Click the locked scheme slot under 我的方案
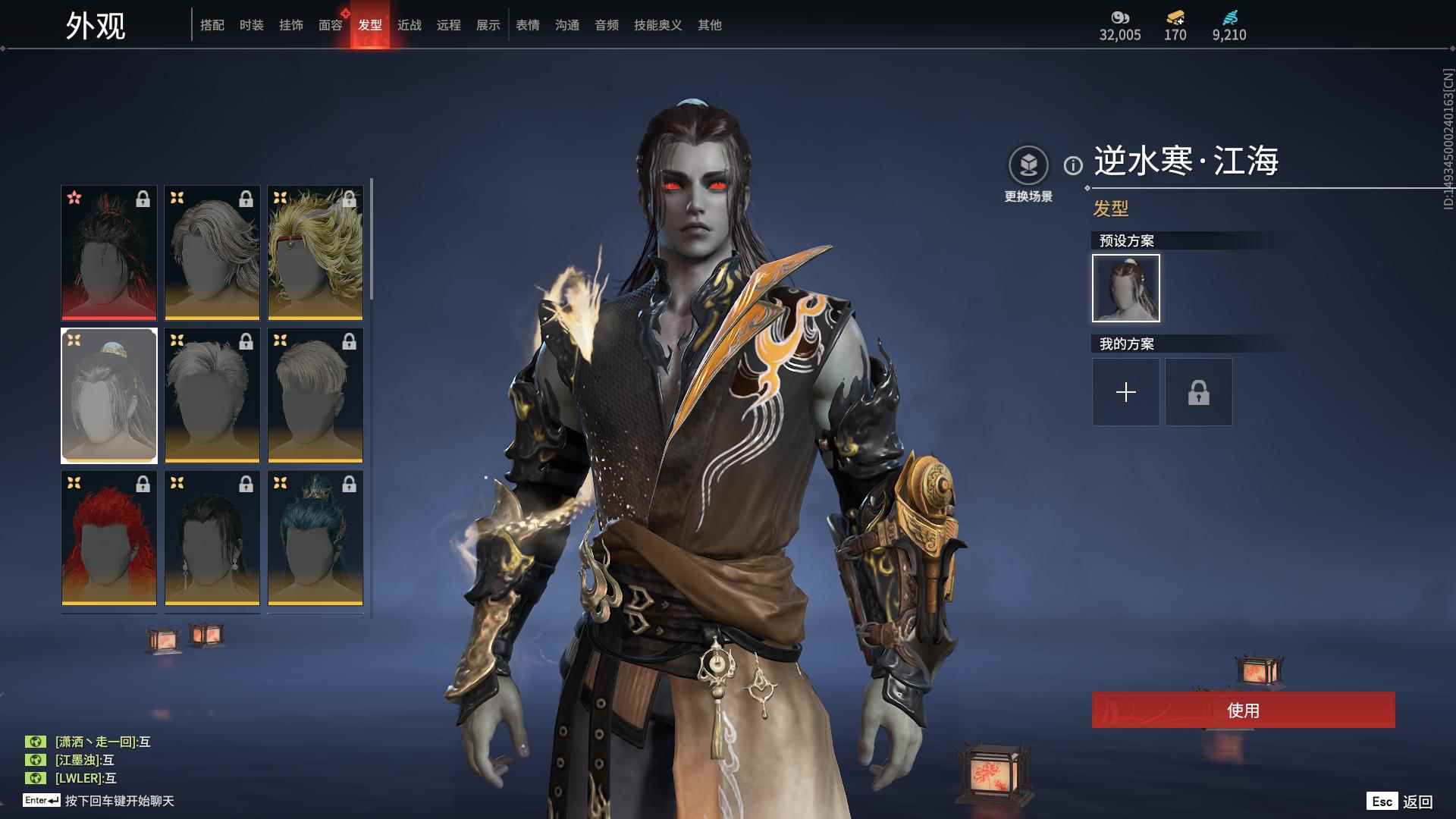The height and width of the screenshot is (819, 1456). (1199, 392)
